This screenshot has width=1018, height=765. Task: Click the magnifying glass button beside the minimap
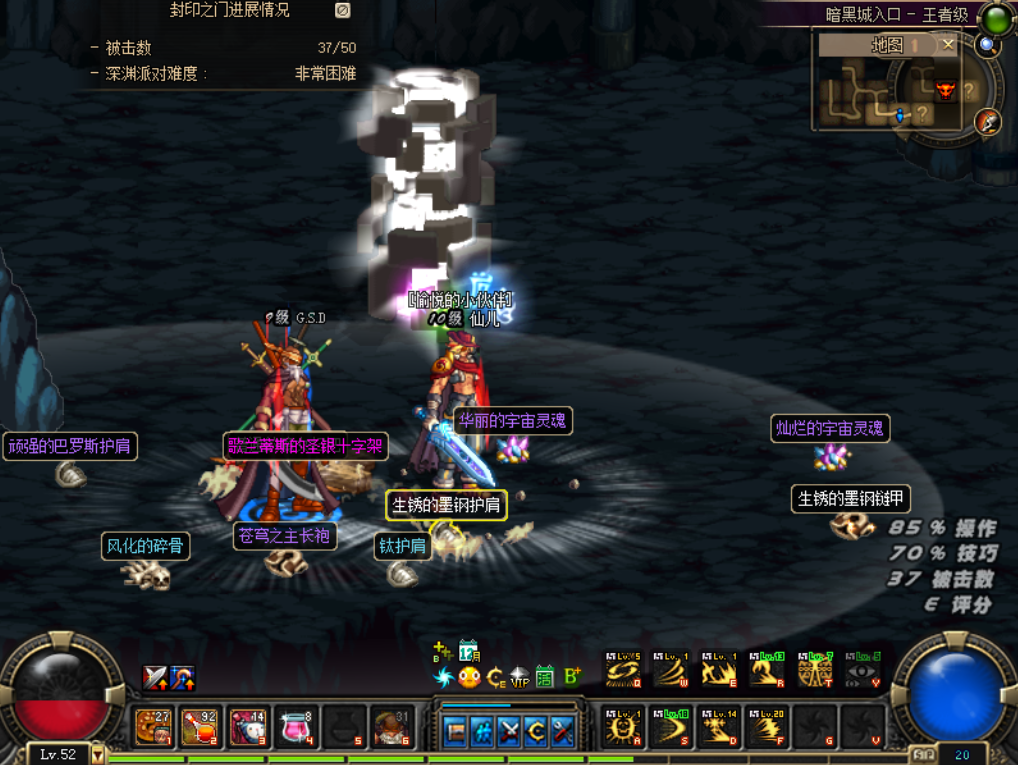[988, 45]
